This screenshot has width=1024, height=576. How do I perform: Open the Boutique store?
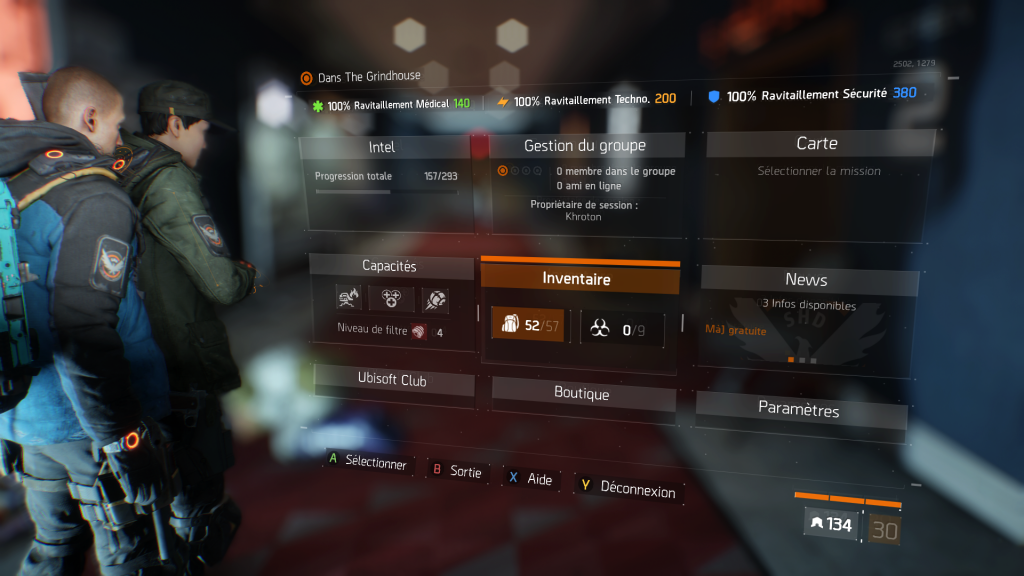(x=582, y=393)
